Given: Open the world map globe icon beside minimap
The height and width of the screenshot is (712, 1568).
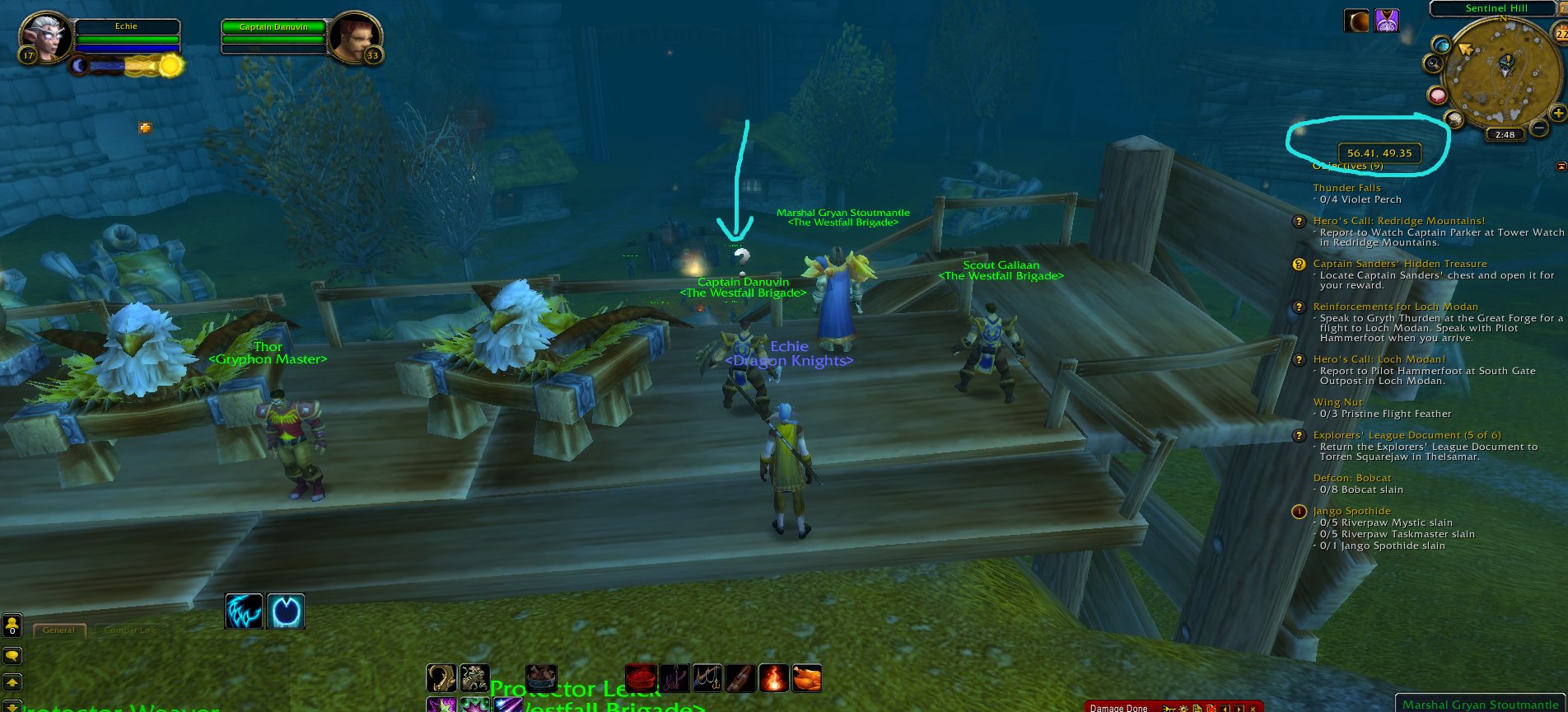Looking at the screenshot, I should (x=1442, y=45).
